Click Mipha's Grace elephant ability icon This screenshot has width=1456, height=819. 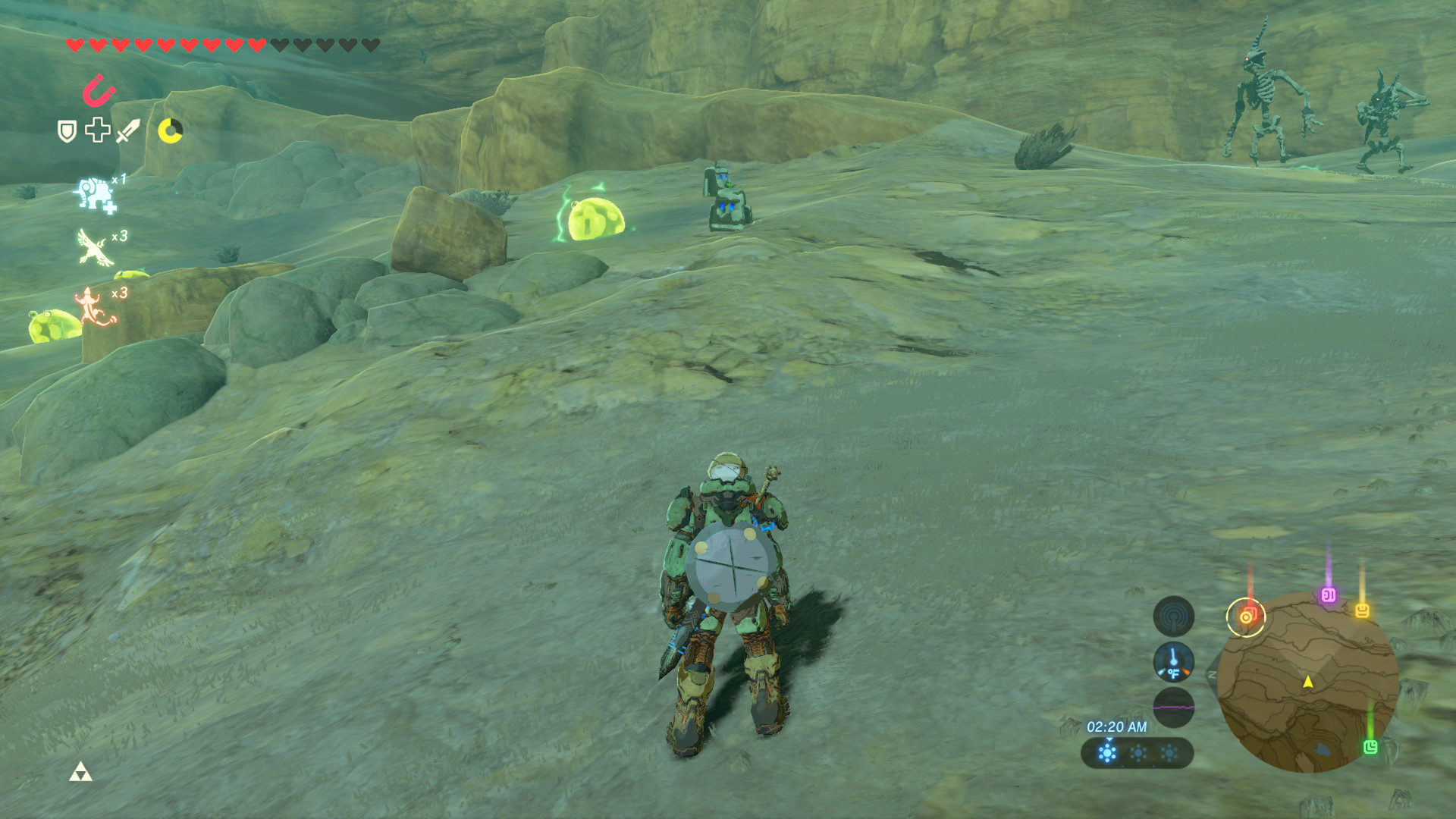coord(95,192)
